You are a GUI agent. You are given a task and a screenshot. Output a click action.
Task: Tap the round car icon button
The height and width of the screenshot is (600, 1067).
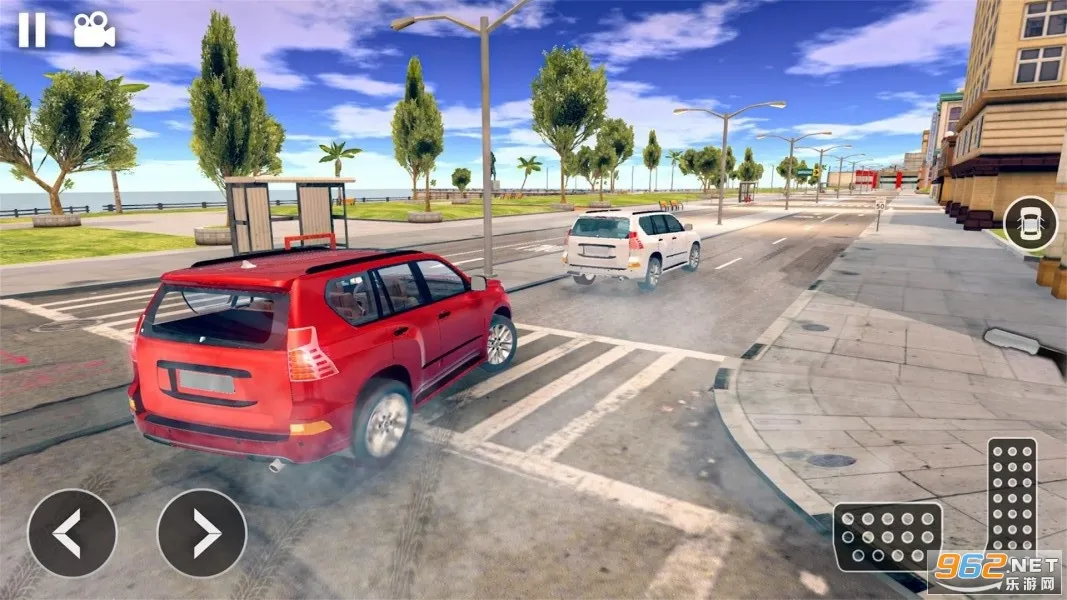(x=1030, y=224)
